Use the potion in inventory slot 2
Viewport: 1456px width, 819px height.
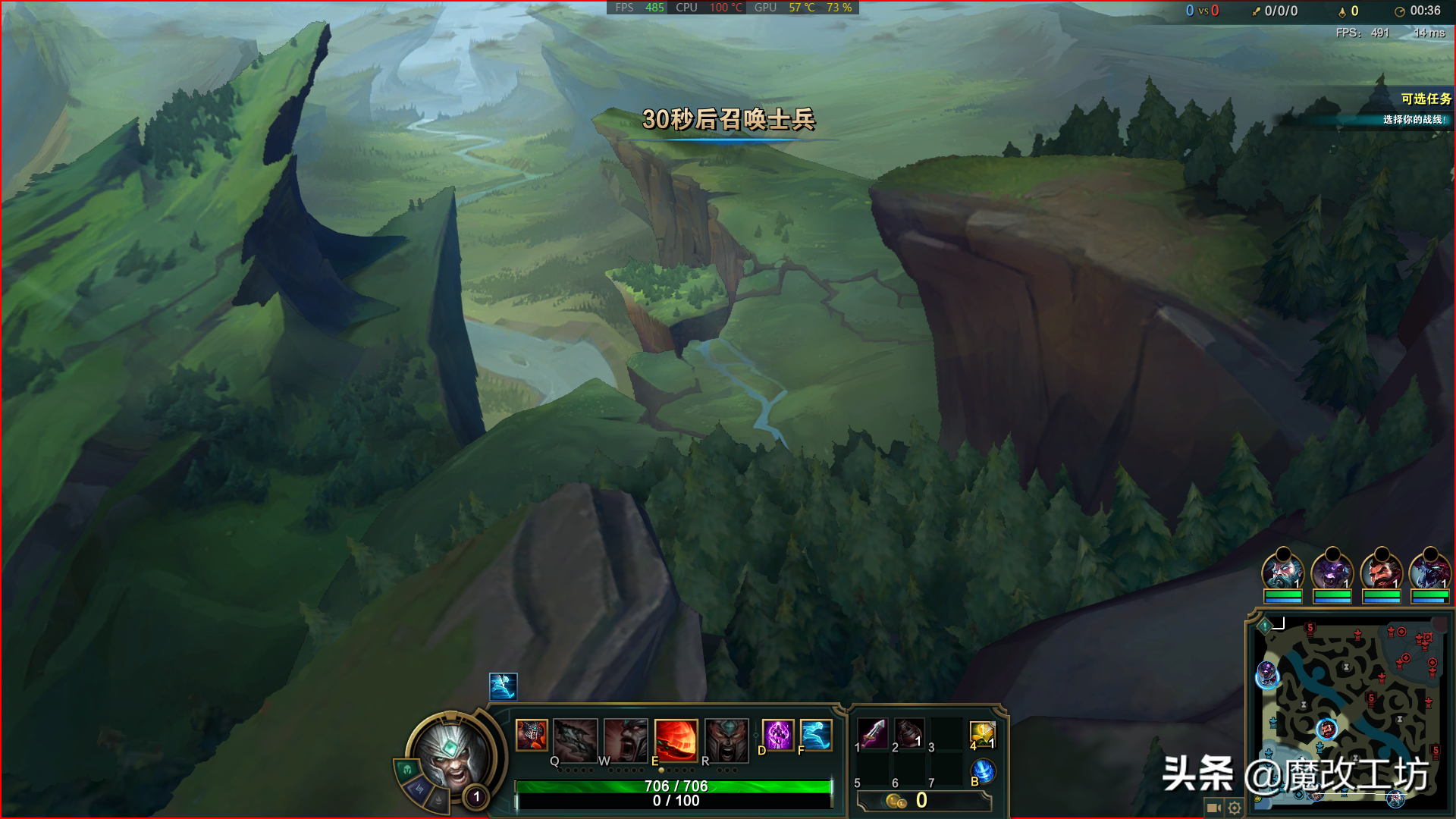(909, 733)
